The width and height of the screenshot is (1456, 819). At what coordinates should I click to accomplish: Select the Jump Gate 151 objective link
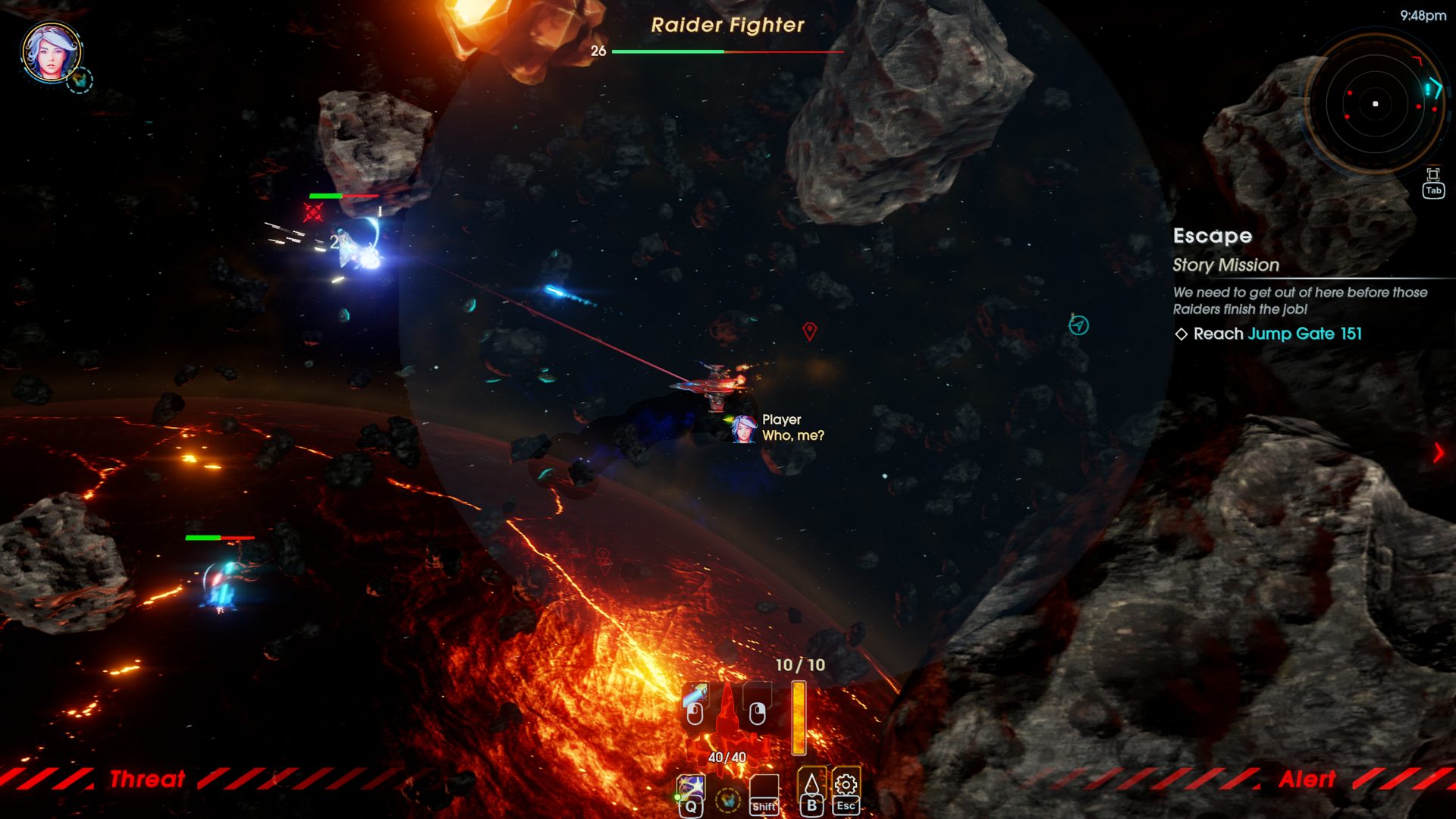[x=1304, y=334]
